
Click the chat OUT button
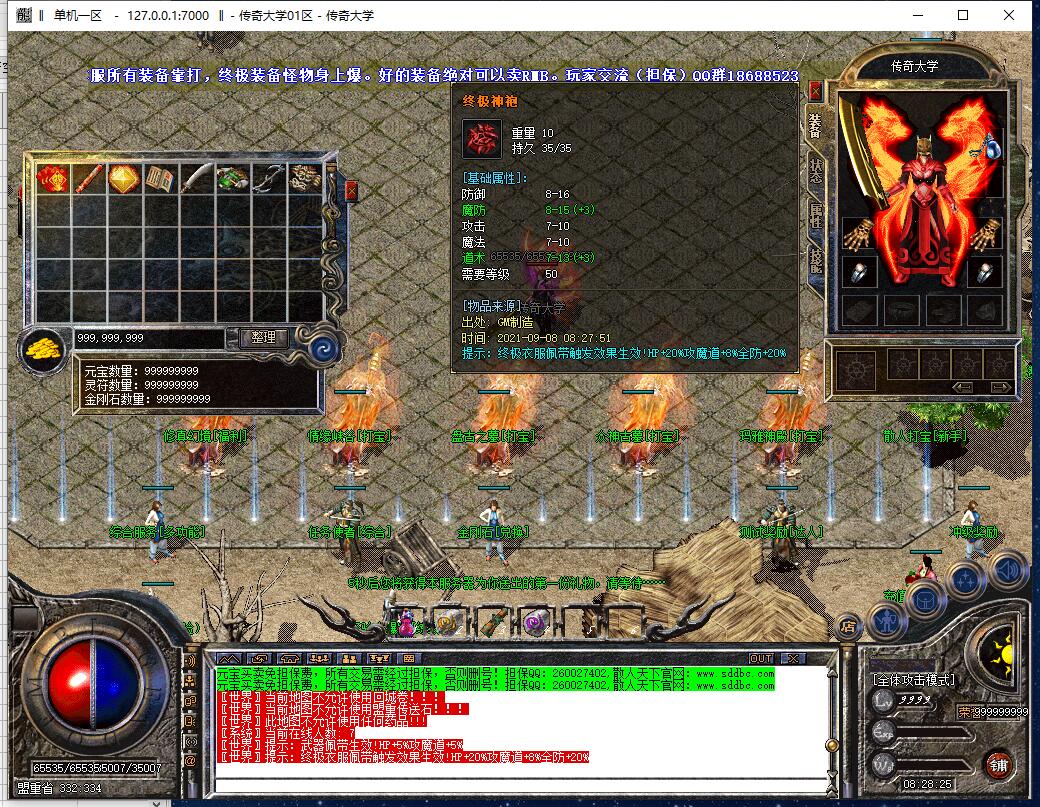click(761, 658)
